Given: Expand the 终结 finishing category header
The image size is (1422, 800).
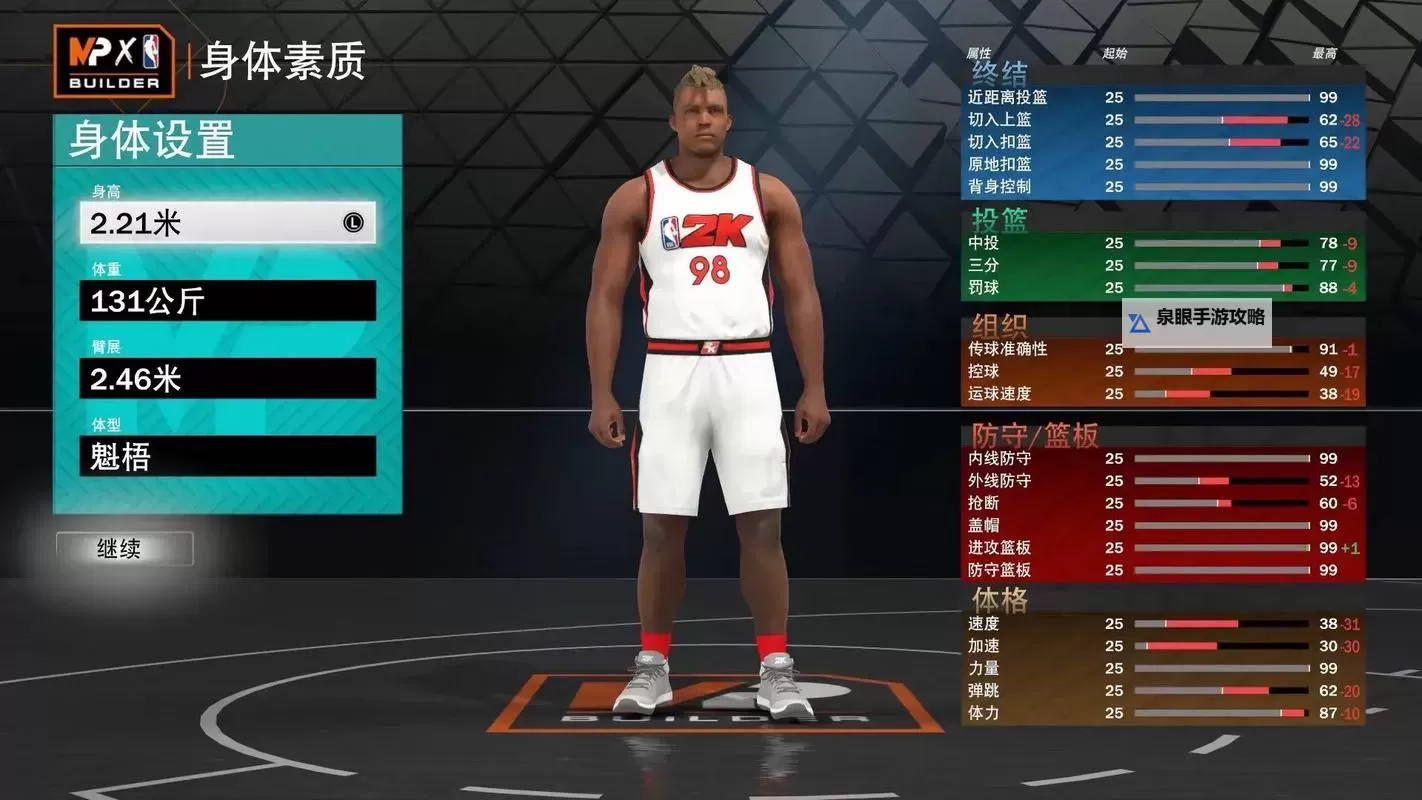Looking at the screenshot, I should [1000, 72].
